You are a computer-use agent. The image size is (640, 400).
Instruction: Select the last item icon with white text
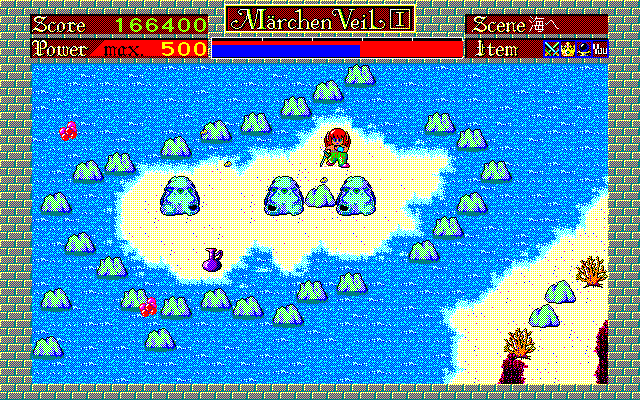click(x=599, y=48)
